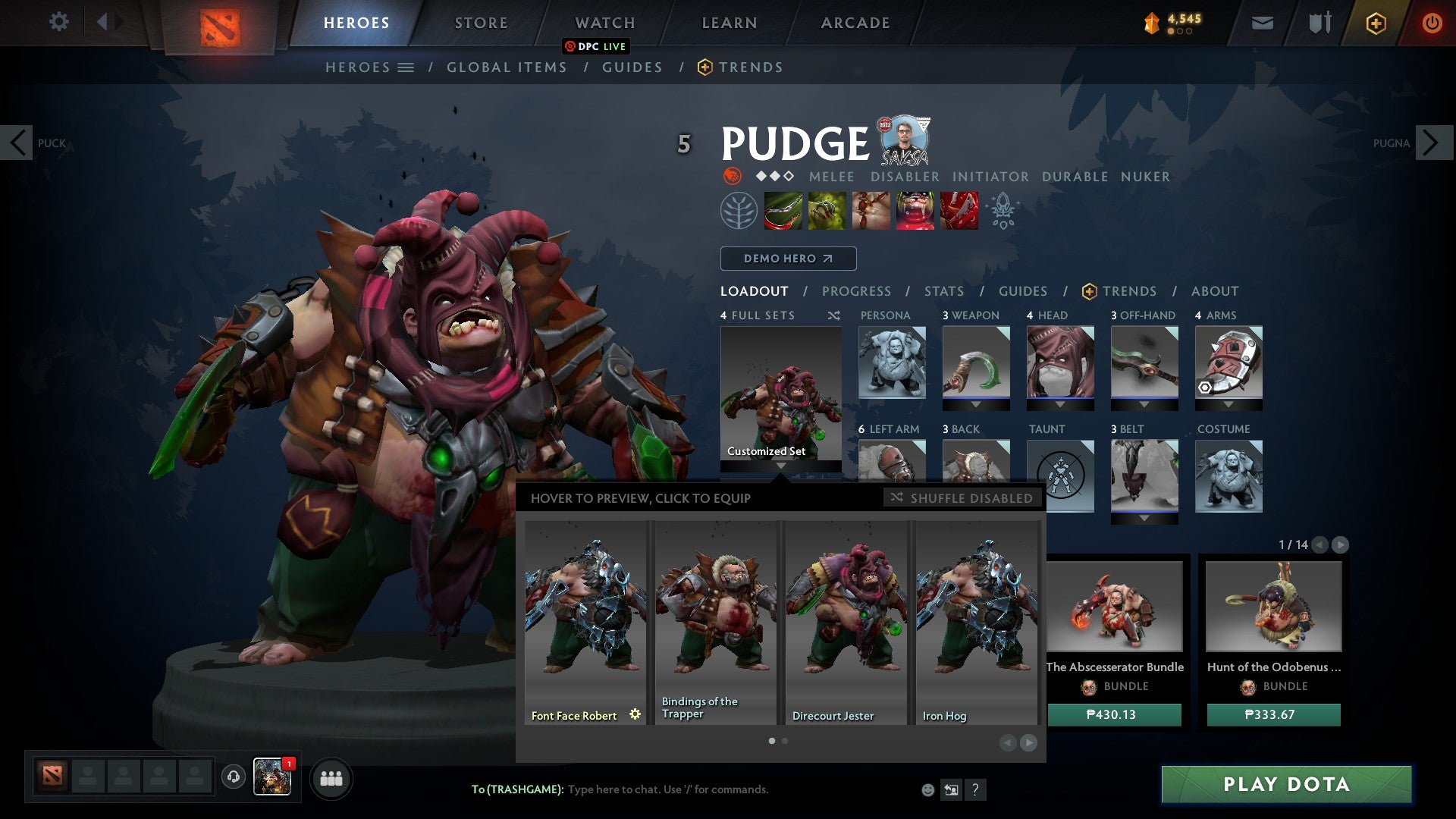Toggle the shuffle for Full Sets

(833, 315)
